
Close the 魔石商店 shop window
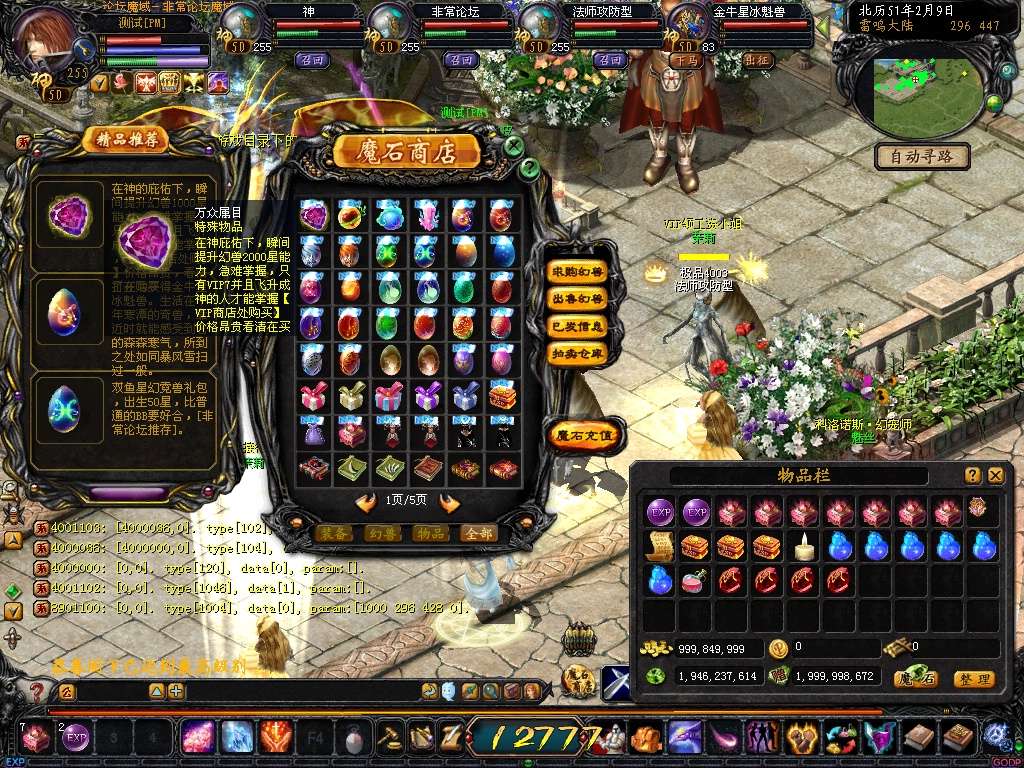513,146
